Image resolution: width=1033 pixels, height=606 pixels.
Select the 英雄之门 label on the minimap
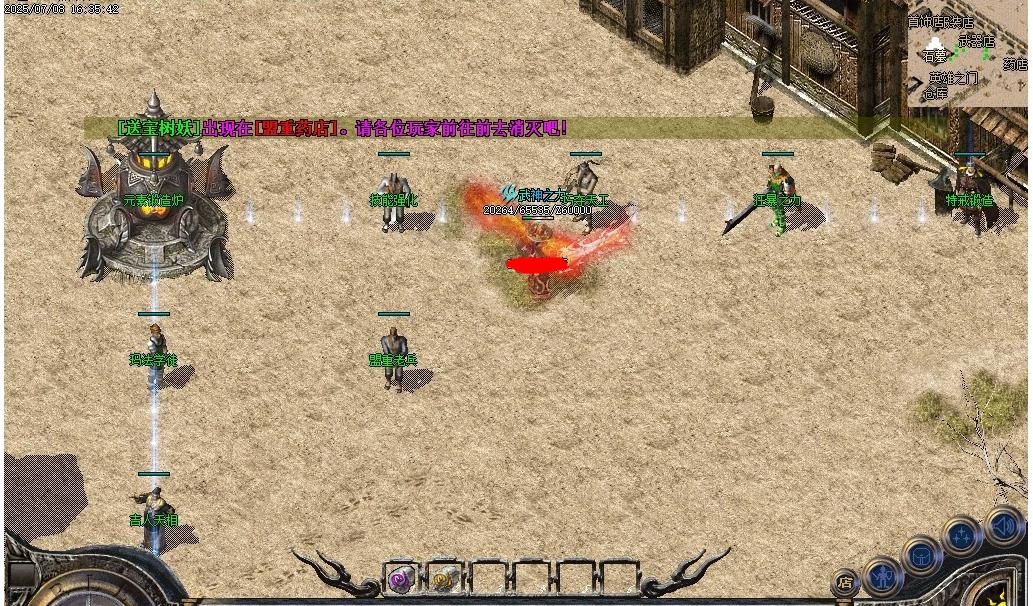click(953, 78)
